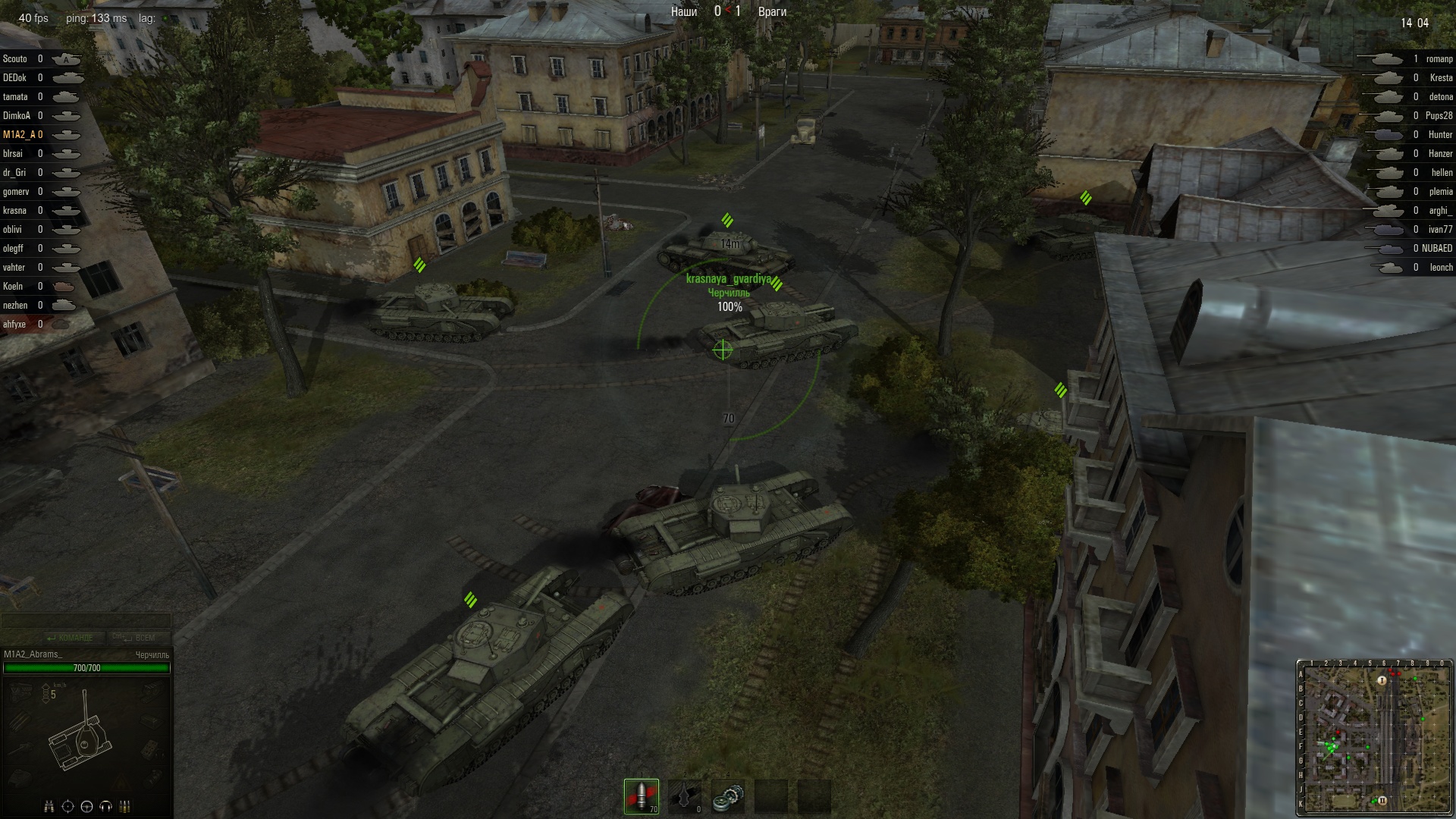Select the radio operator headphones crew icon
This screenshot has width=1456, height=819.
point(105,806)
